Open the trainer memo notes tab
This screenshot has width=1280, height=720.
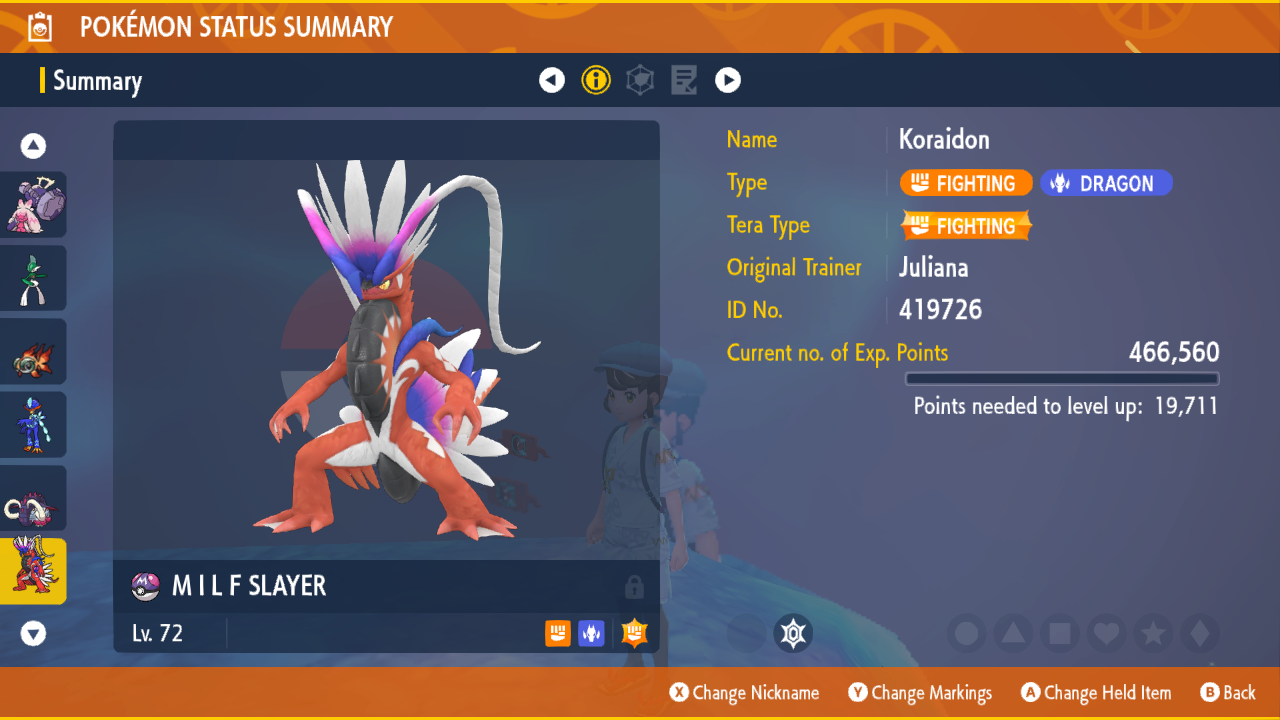point(684,80)
